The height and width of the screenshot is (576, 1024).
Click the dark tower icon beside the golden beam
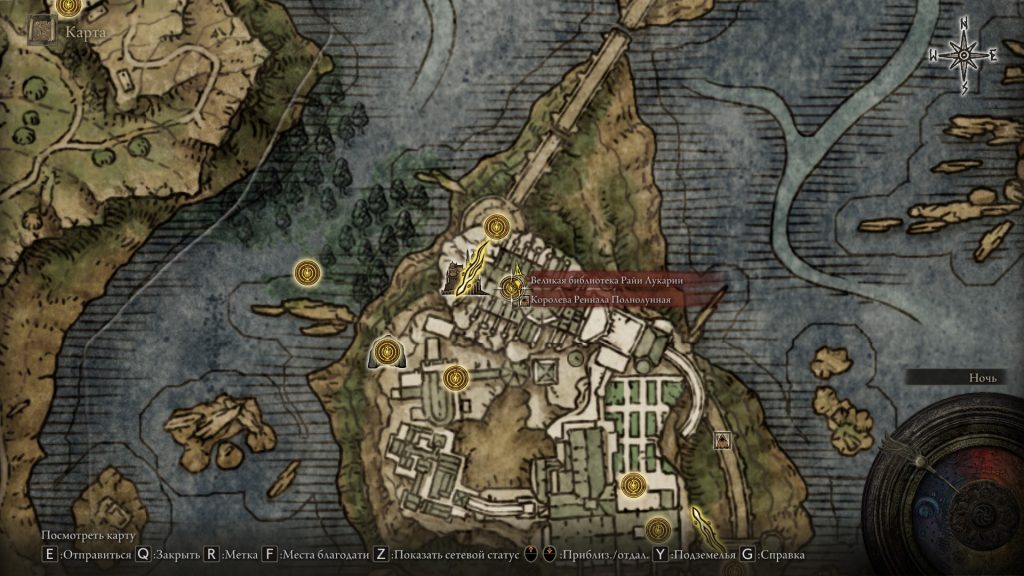455,276
